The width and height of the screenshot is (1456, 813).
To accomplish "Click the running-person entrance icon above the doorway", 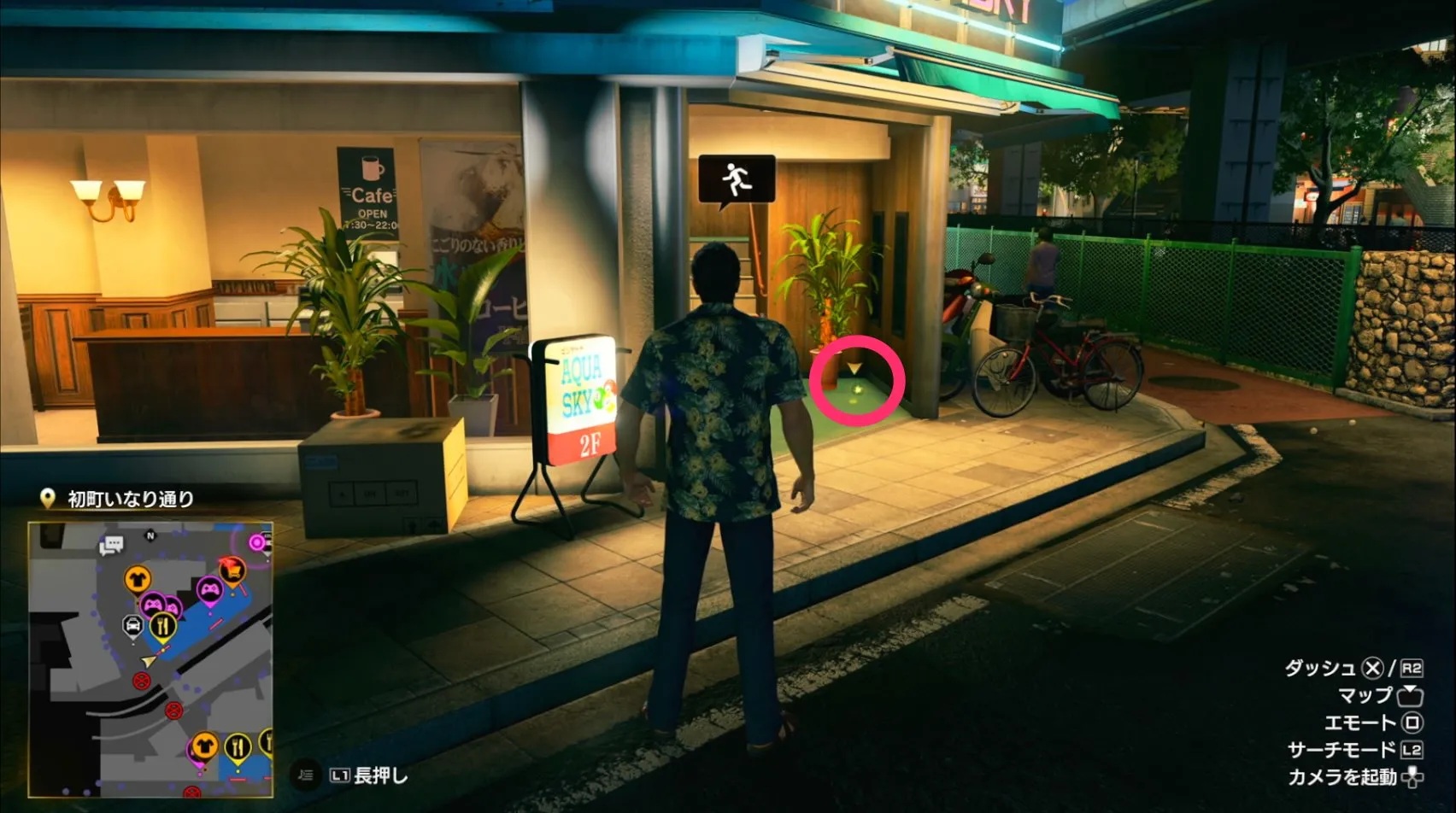I will point(736,176).
